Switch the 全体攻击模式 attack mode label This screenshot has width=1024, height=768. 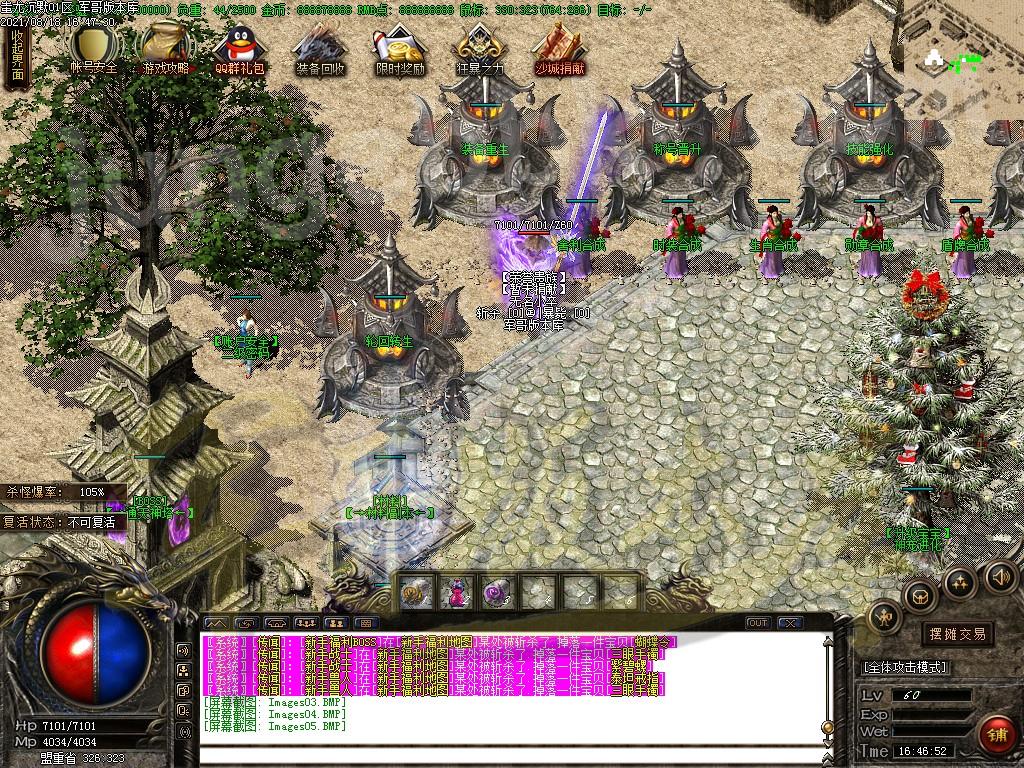(x=905, y=667)
